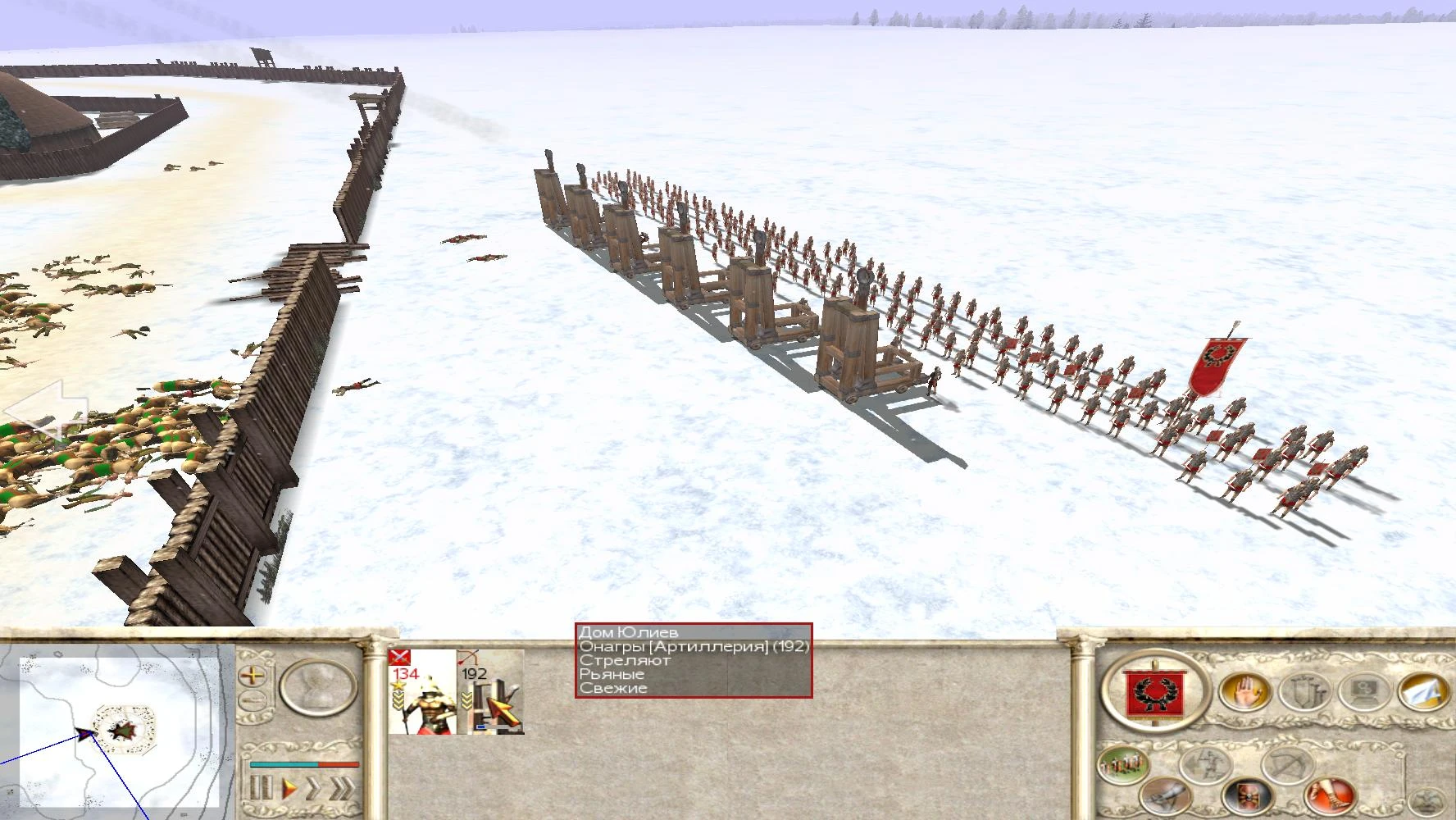The height and width of the screenshot is (820, 1456).
Task: Select the Onagry artillery unit card
Action: 491,692
